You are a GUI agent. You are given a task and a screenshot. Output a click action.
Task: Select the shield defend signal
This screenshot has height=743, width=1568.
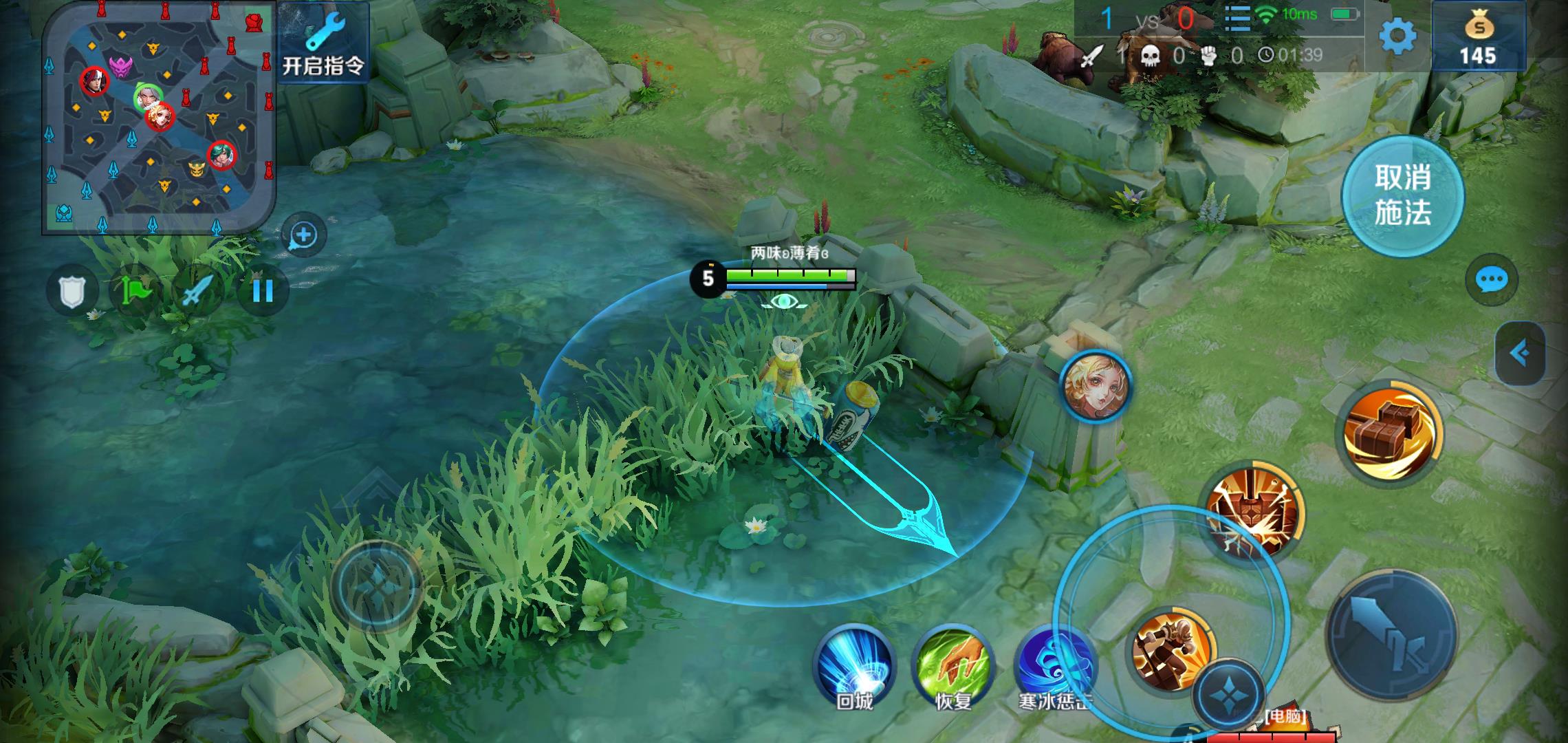click(x=72, y=291)
